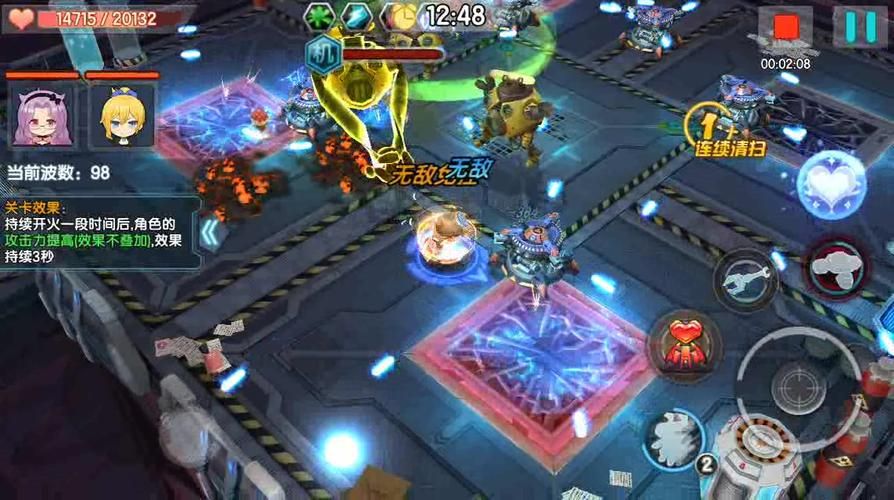Stop the screen recording with the red square

[785, 27]
